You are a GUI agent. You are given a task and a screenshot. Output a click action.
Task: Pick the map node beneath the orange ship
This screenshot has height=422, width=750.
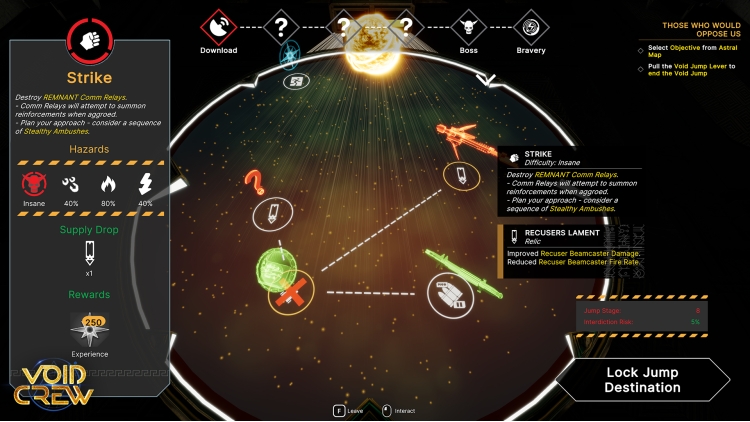pyautogui.click(x=461, y=177)
